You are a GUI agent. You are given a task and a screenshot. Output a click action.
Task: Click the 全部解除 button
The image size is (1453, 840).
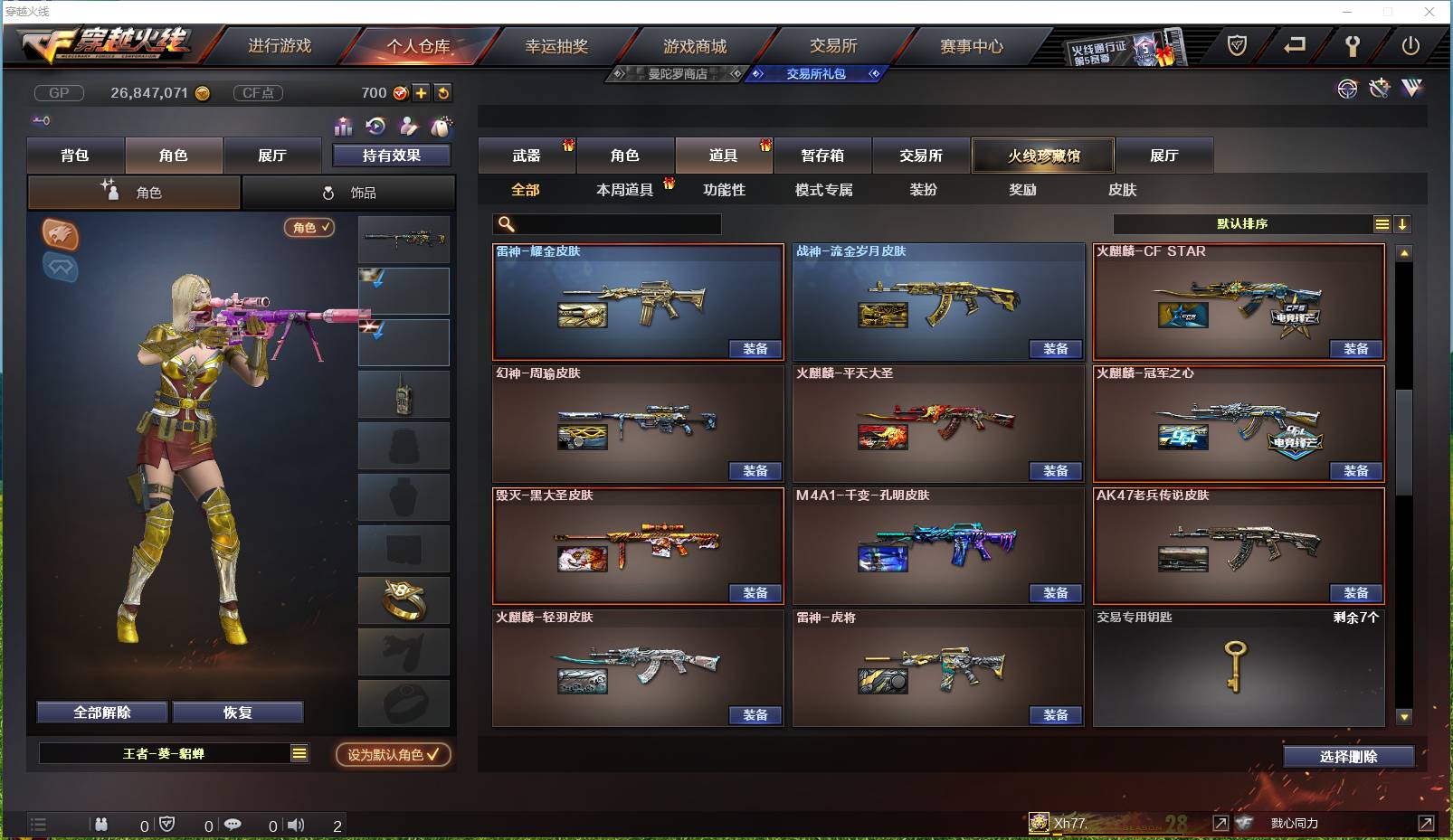click(x=100, y=712)
